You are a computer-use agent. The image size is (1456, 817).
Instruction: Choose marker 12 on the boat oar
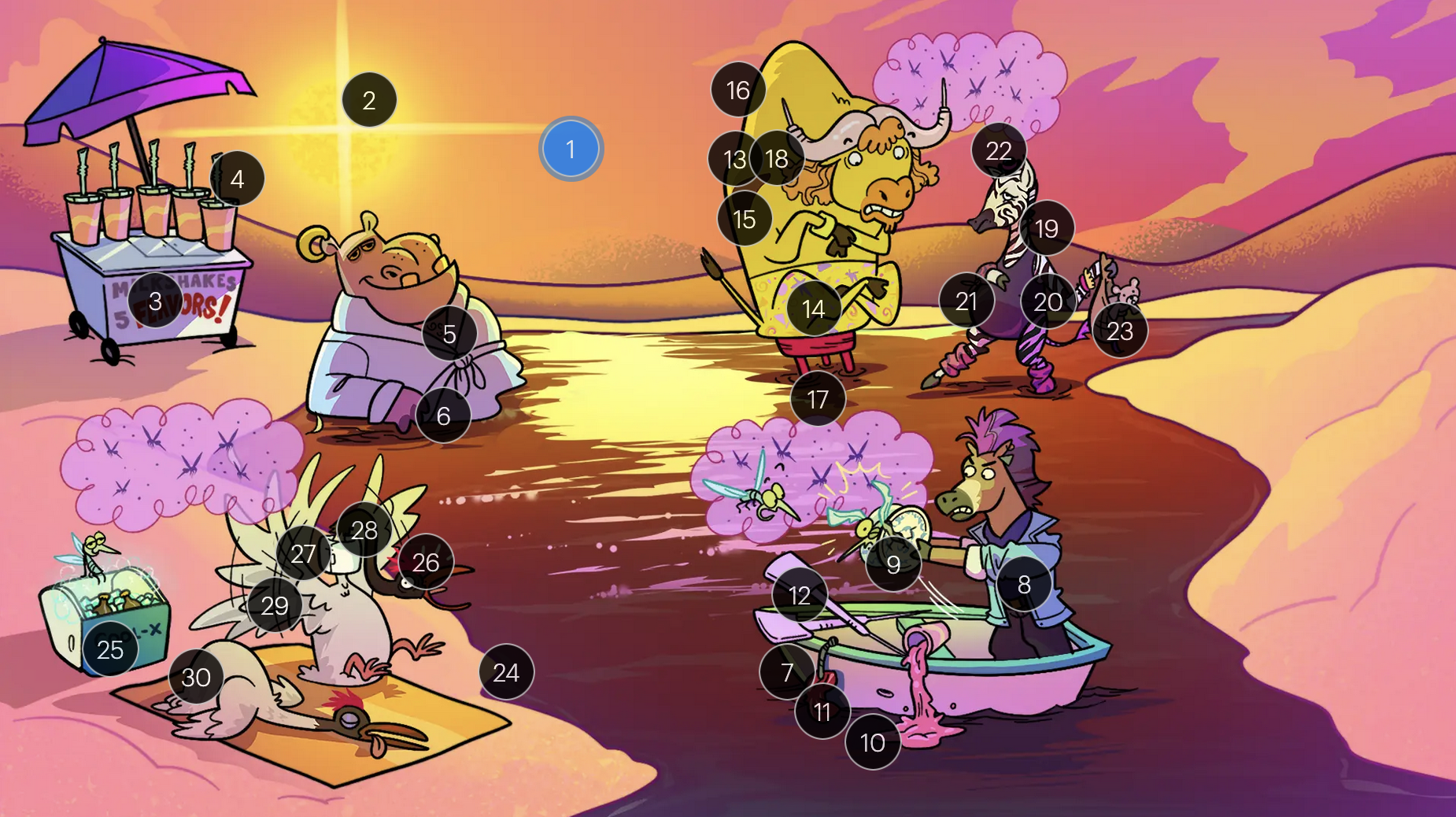(x=800, y=595)
